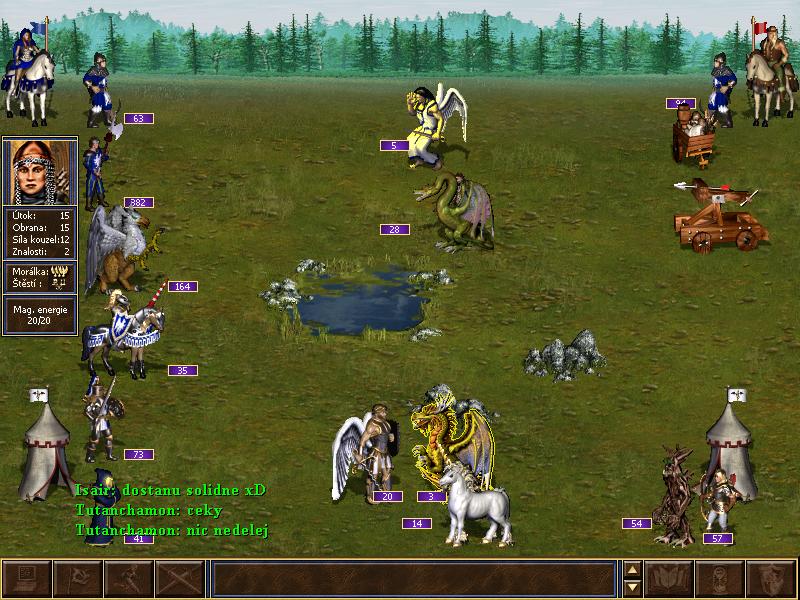Viewport: 800px width, 600px height.
Task: Click the combat log message bar
Action: tap(414, 579)
